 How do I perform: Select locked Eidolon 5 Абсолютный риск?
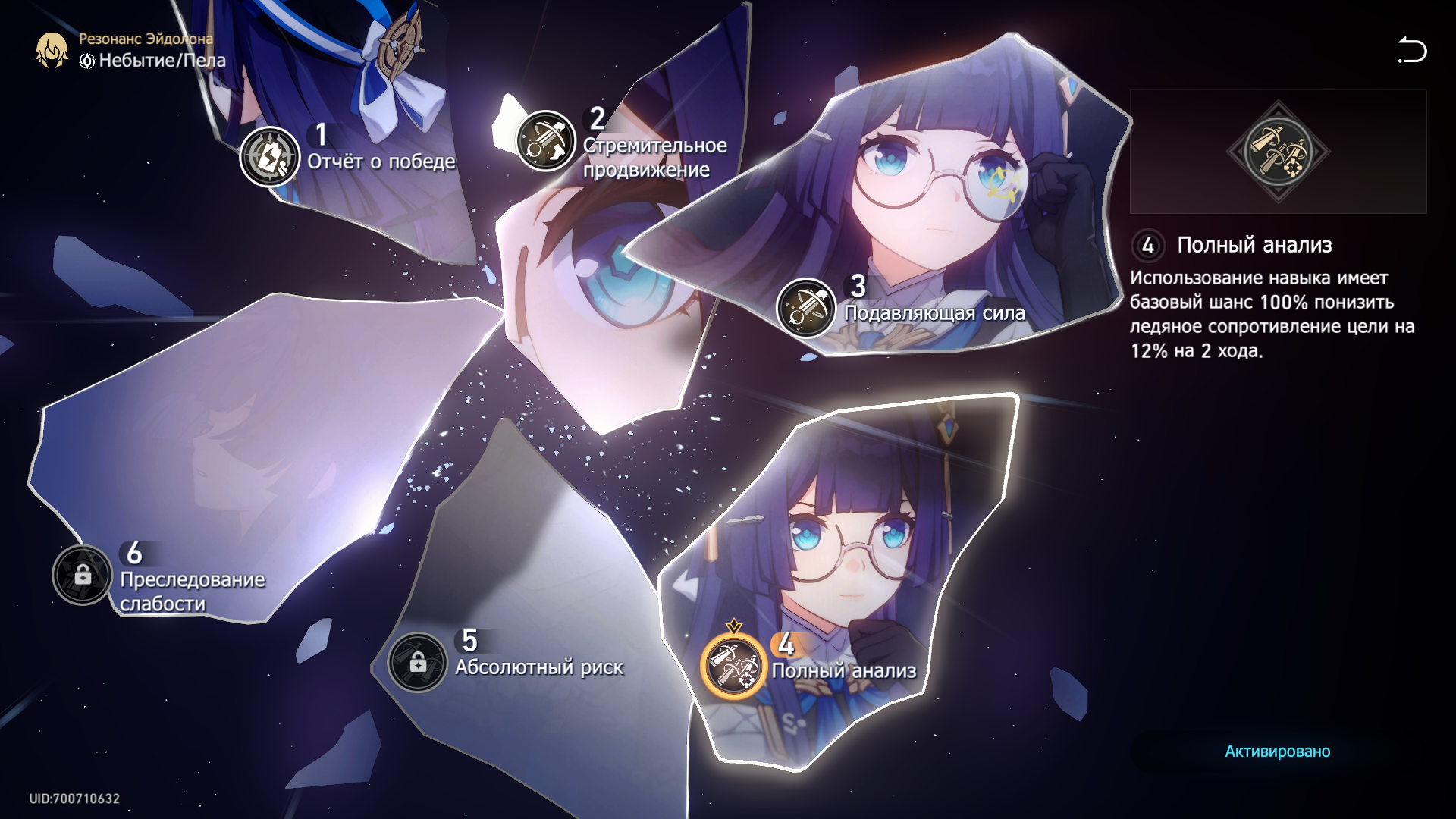pos(417,663)
